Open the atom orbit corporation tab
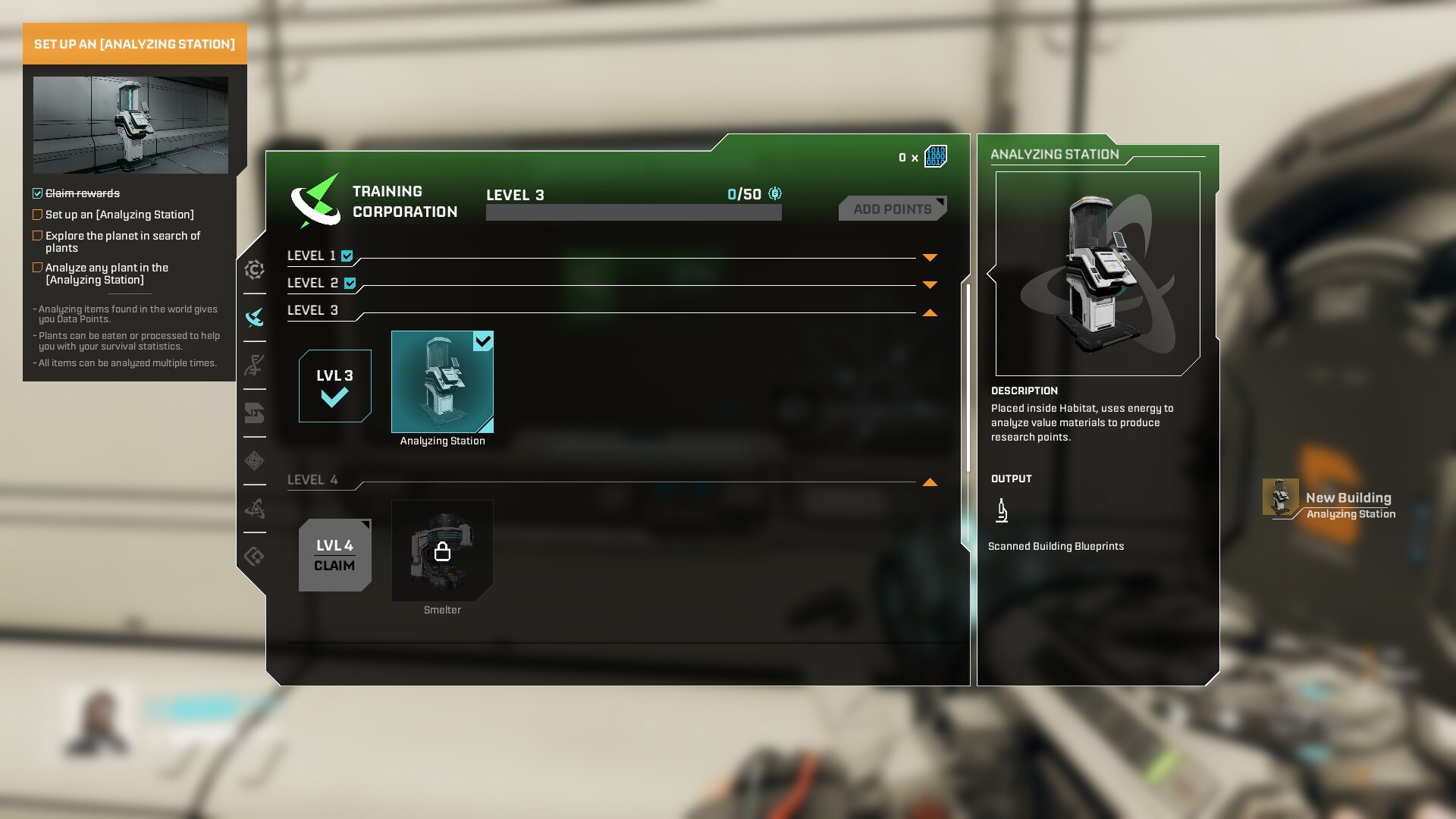 [255, 508]
